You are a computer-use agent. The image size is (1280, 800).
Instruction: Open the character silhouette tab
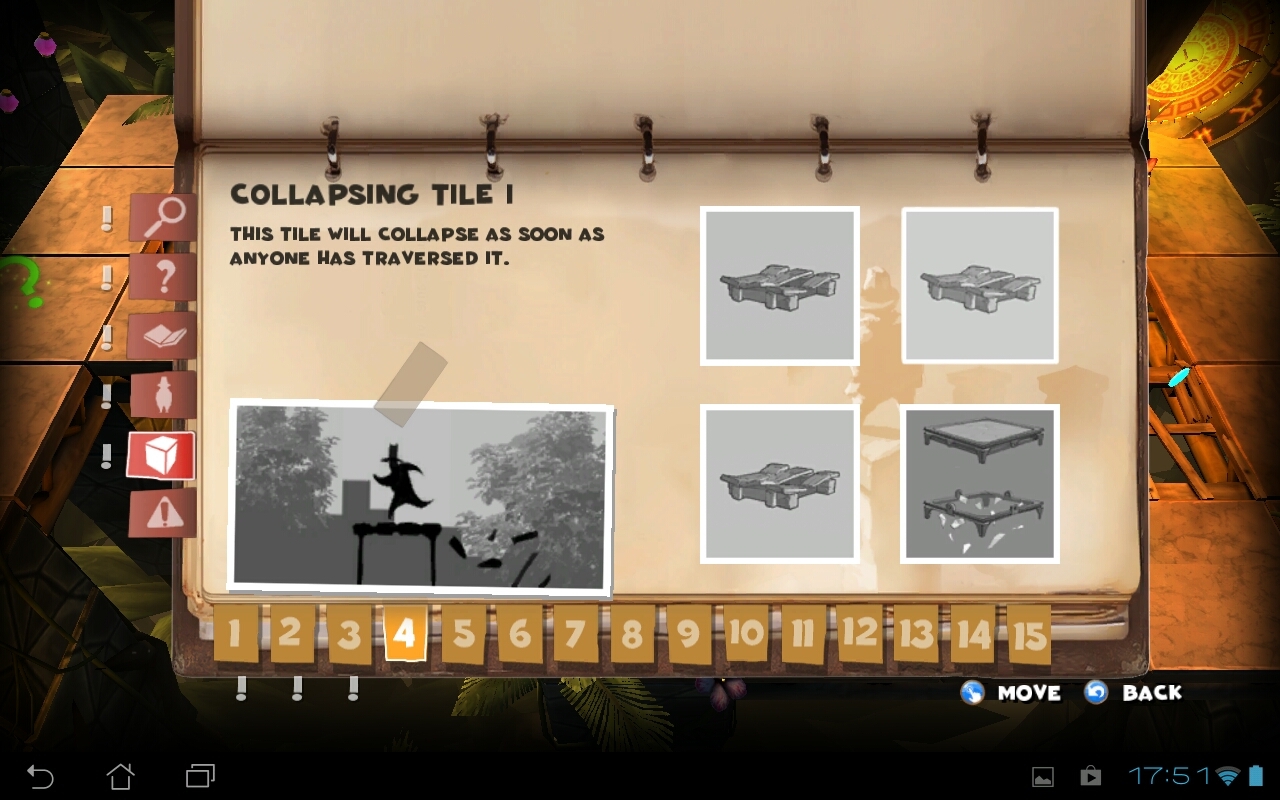pyautogui.click(x=162, y=395)
